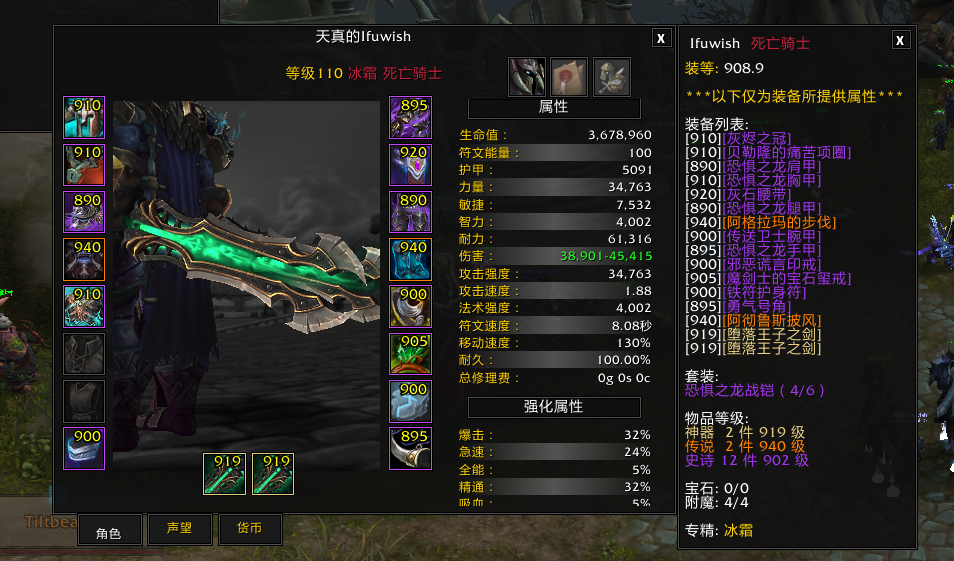Close the Ifuwish gear summary panel
Image resolution: width=954 pixels, height=561 pixels.
(900, 40)
